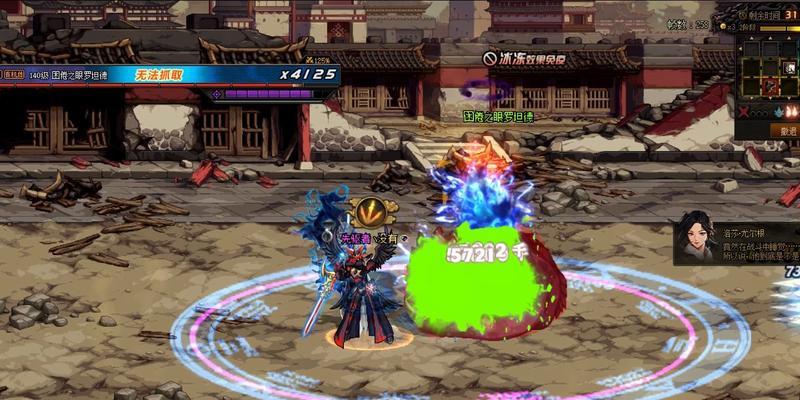Click the twin flame icons under minimap
Viewport: 800px width, 400px height.
pyautogui.click(x=792, y=112)
